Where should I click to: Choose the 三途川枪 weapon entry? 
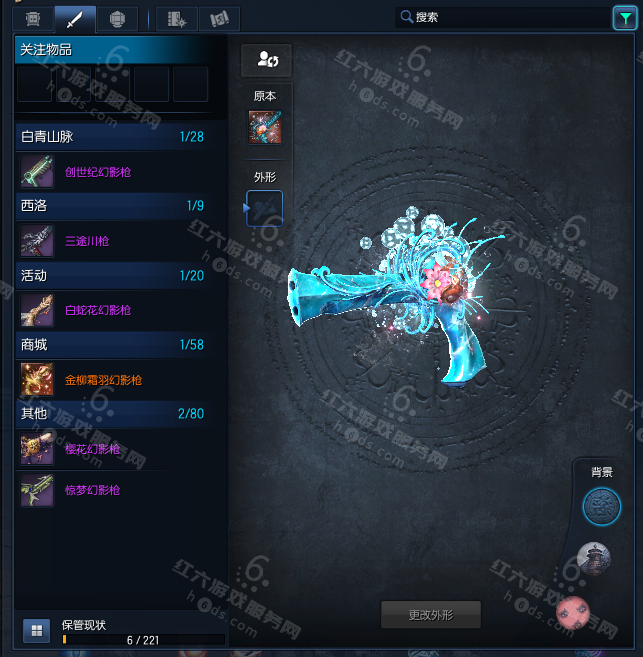tap(86, 241)
